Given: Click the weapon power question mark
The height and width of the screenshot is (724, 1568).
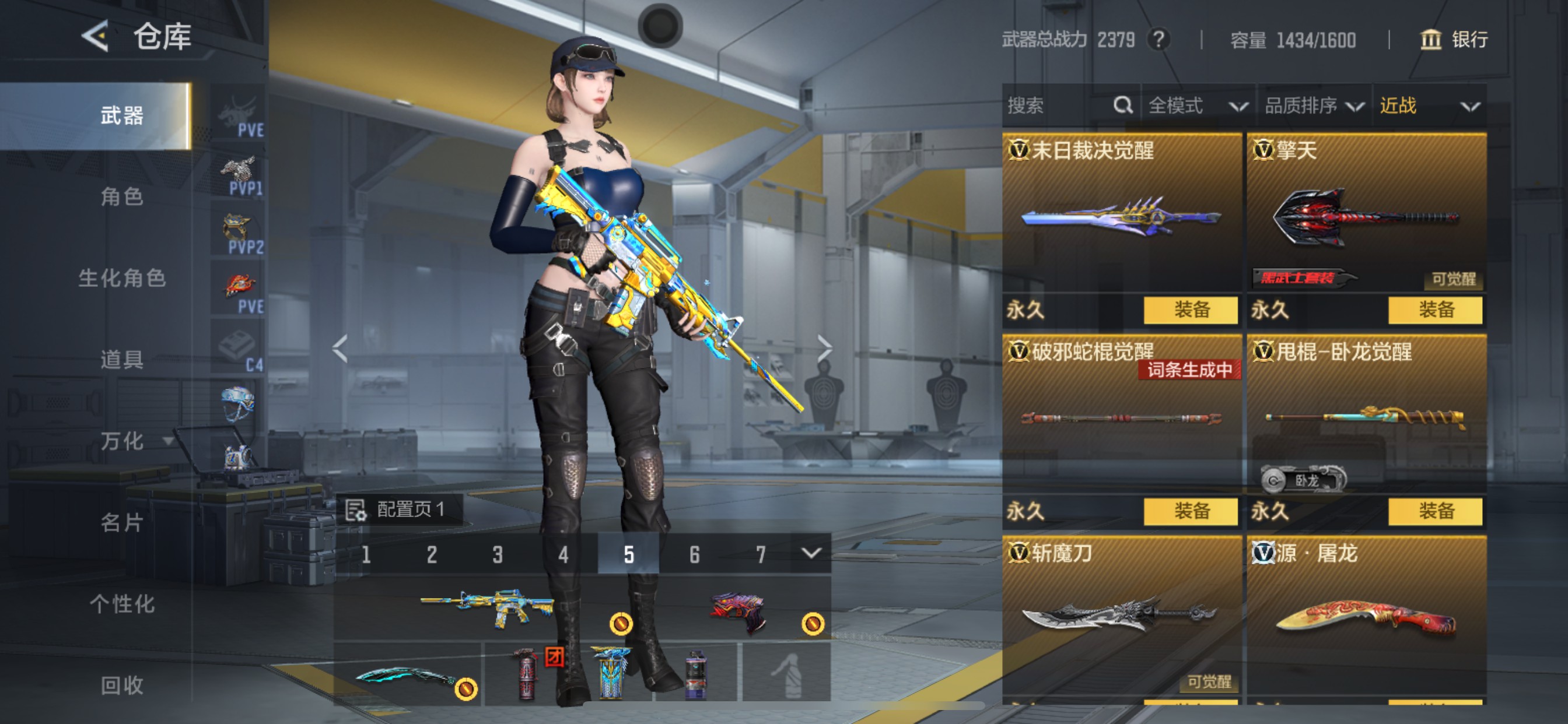Looking at the screenshot, I should (x=1158, y=40).
